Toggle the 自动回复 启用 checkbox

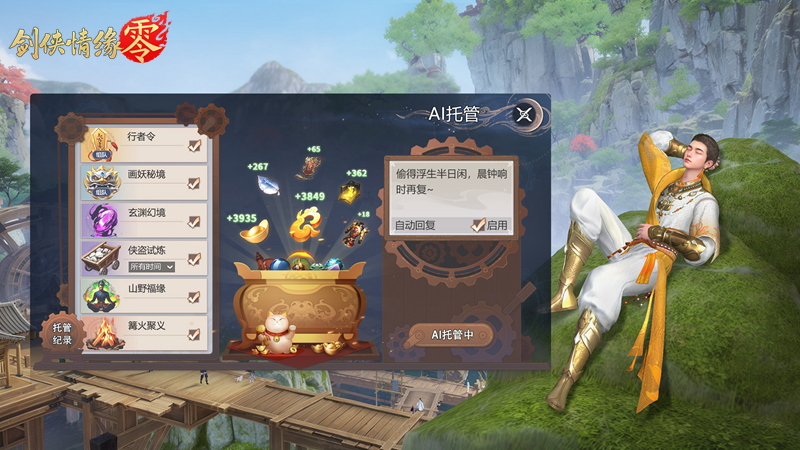coord(479,225)
